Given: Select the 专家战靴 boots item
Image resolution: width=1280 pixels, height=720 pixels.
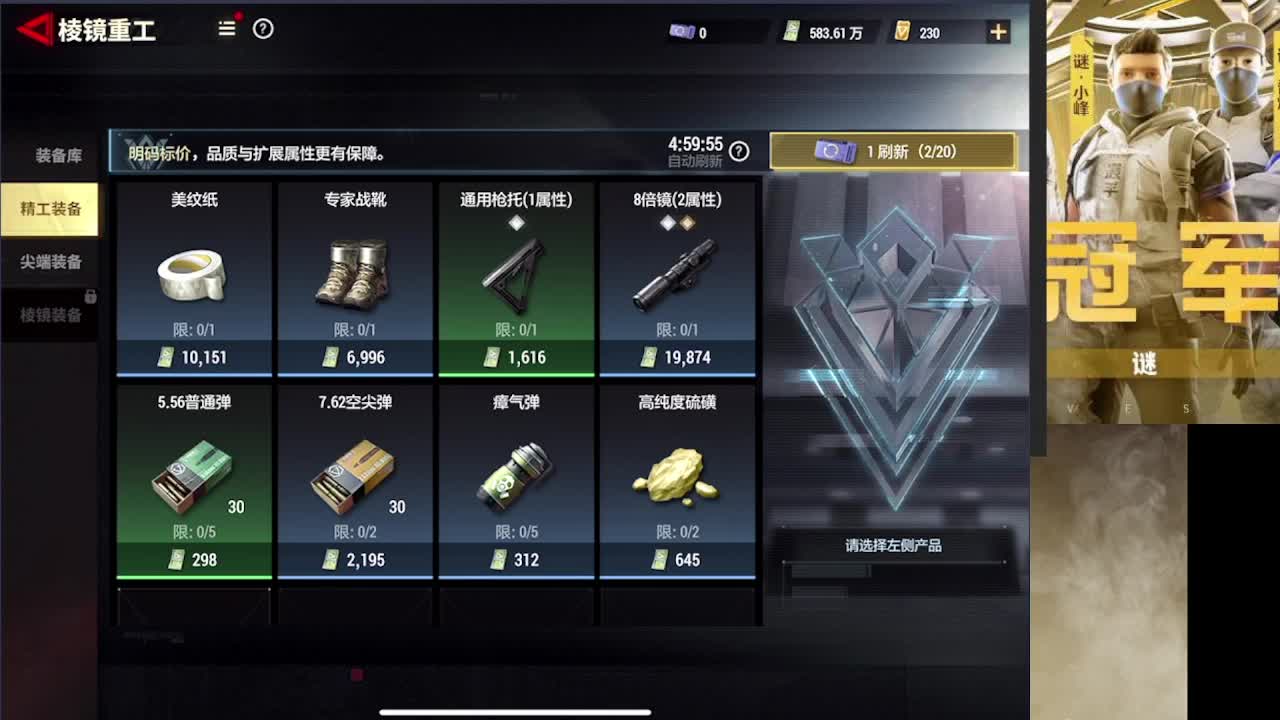Looking at the screenshot, I should pos(355,280).
